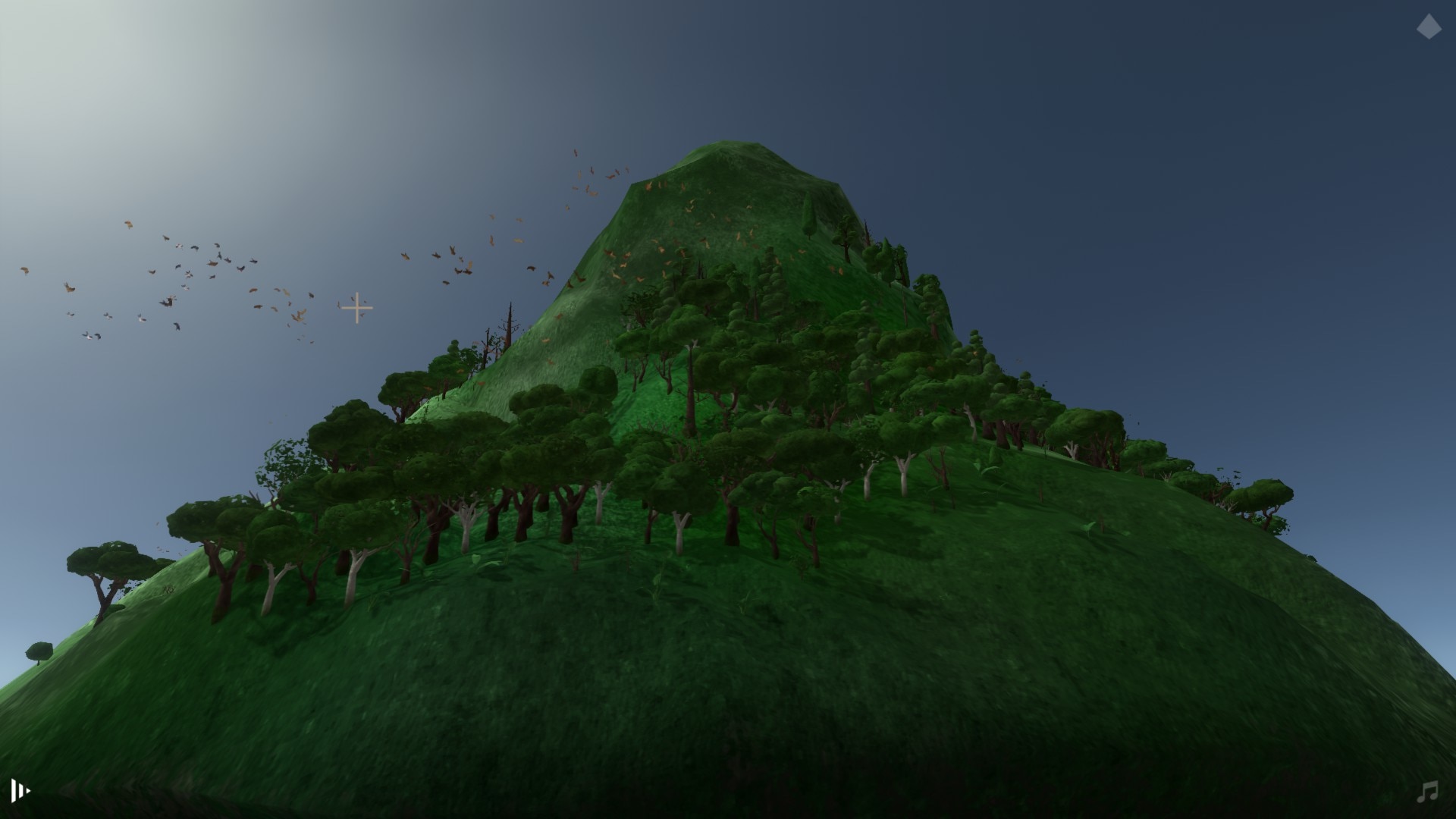Click the plus-shaped crosshair in the sky
This screenshot has width=1456, height=819.
point(357,309)
